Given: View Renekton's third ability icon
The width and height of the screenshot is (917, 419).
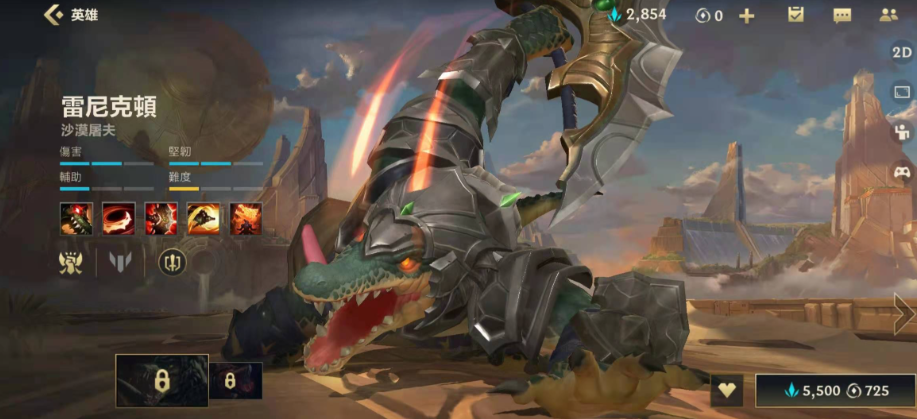Looking at the screenshot, I should point(161,218).
